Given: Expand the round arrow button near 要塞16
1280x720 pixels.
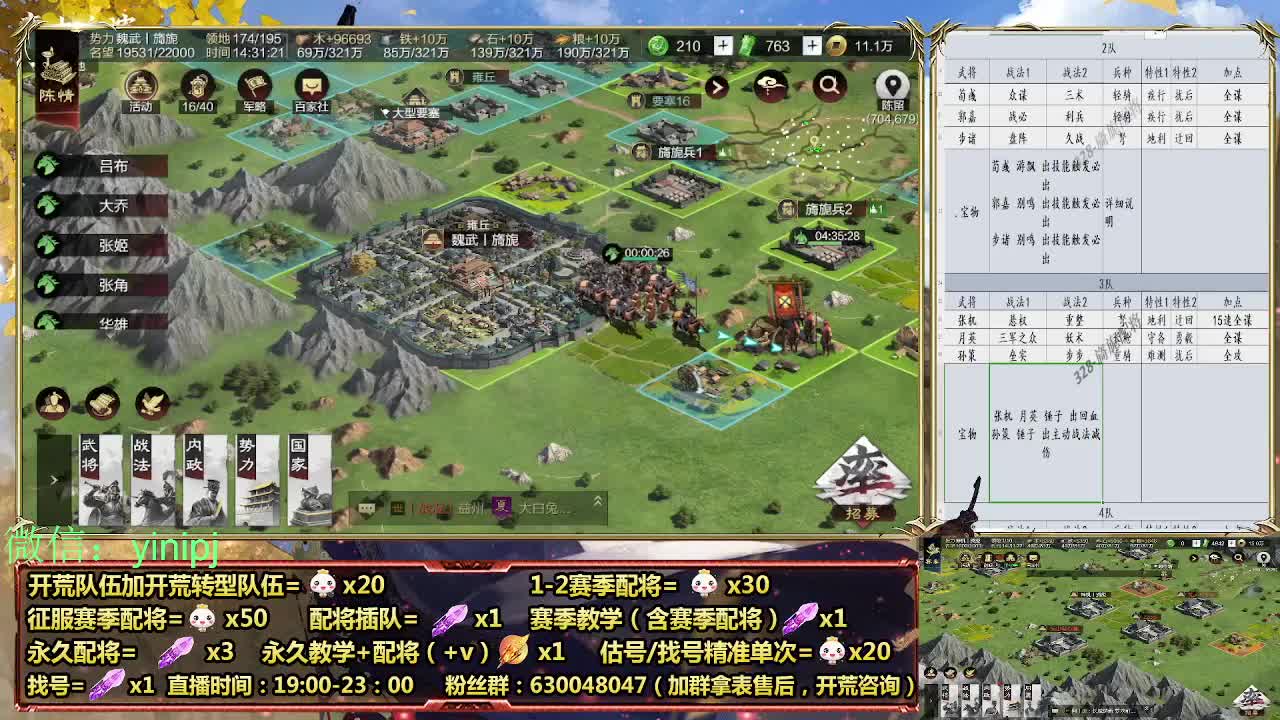Looking at the screenshot, I should (x=718, y=88).
